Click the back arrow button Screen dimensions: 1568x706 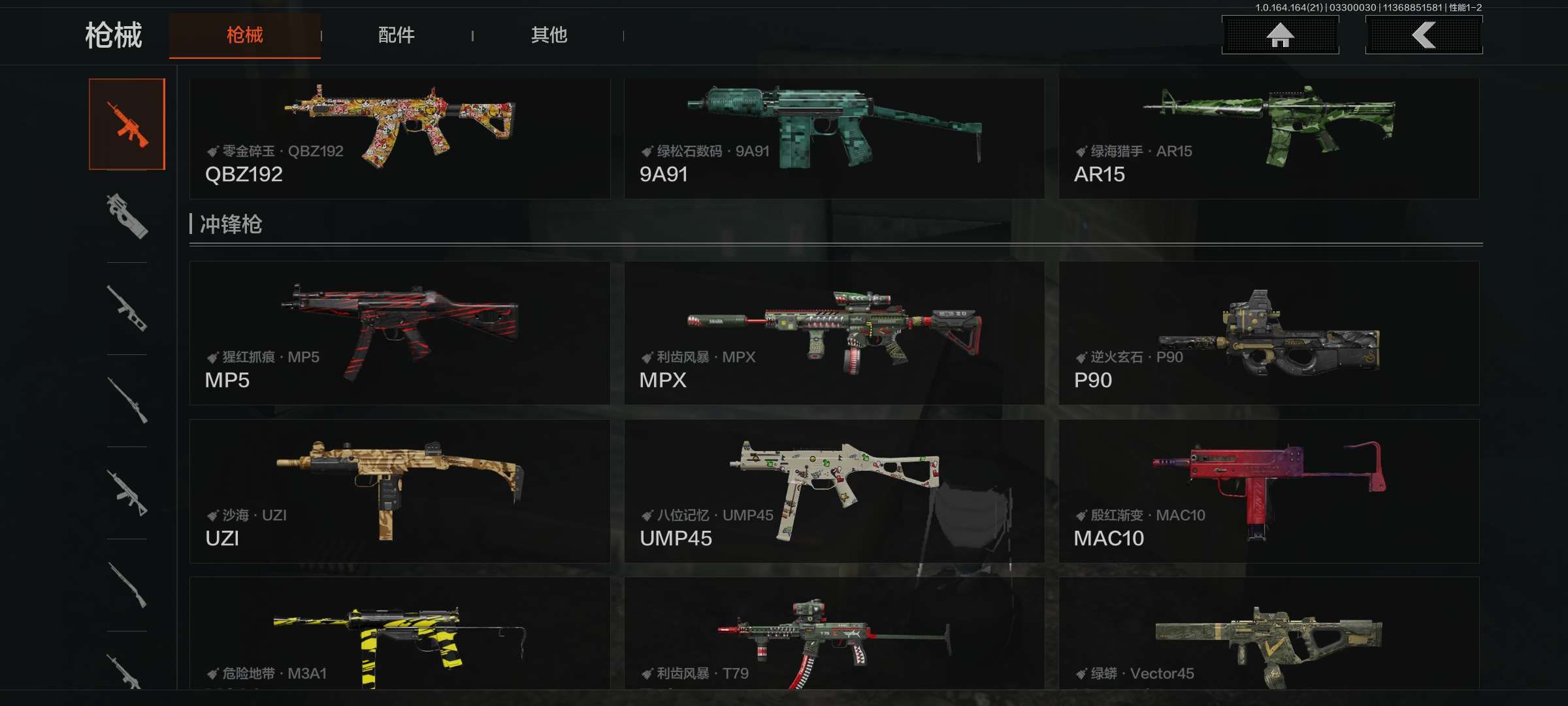1424,35
